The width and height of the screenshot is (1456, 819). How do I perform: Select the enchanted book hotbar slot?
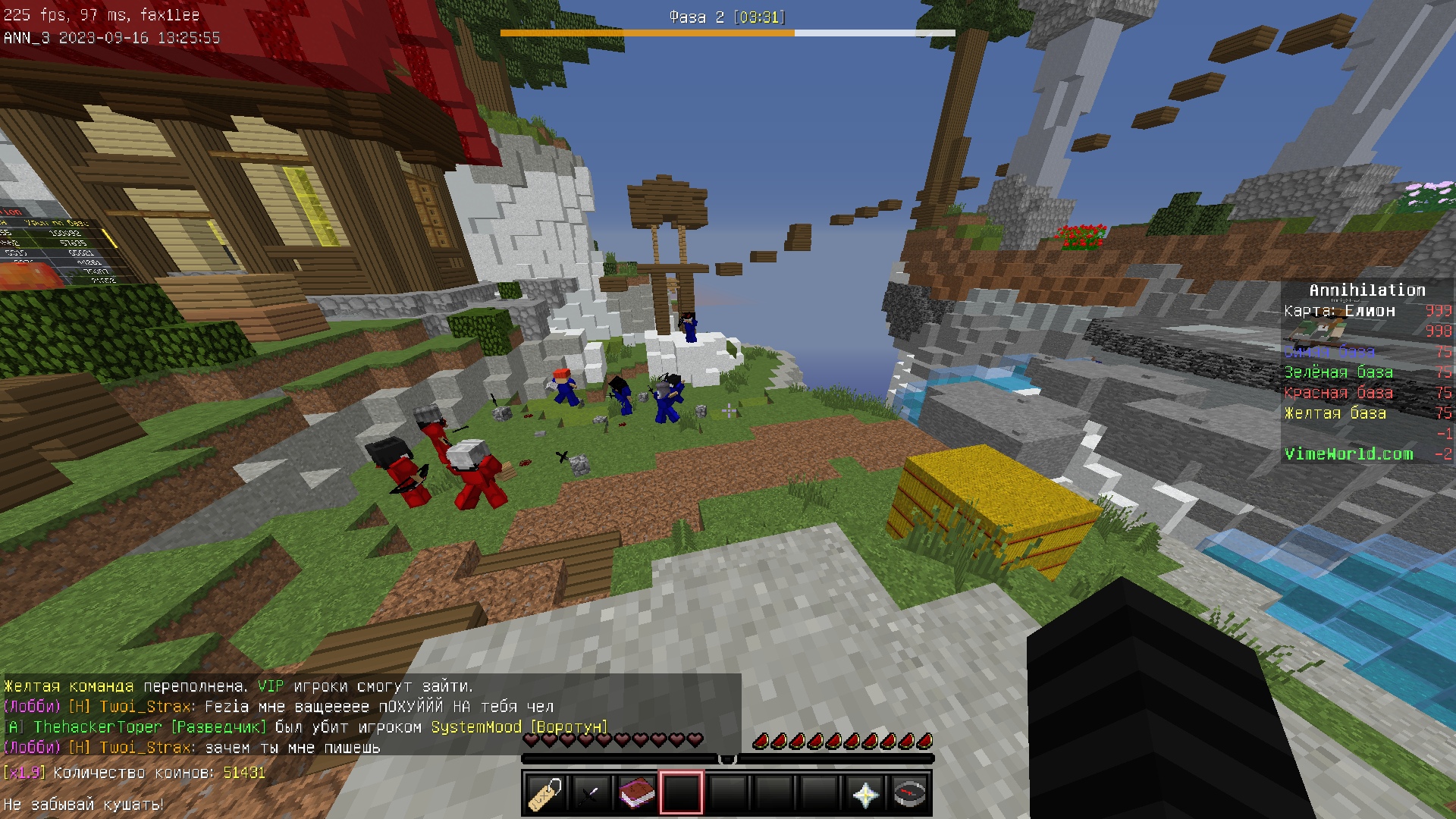coord(637,793)
